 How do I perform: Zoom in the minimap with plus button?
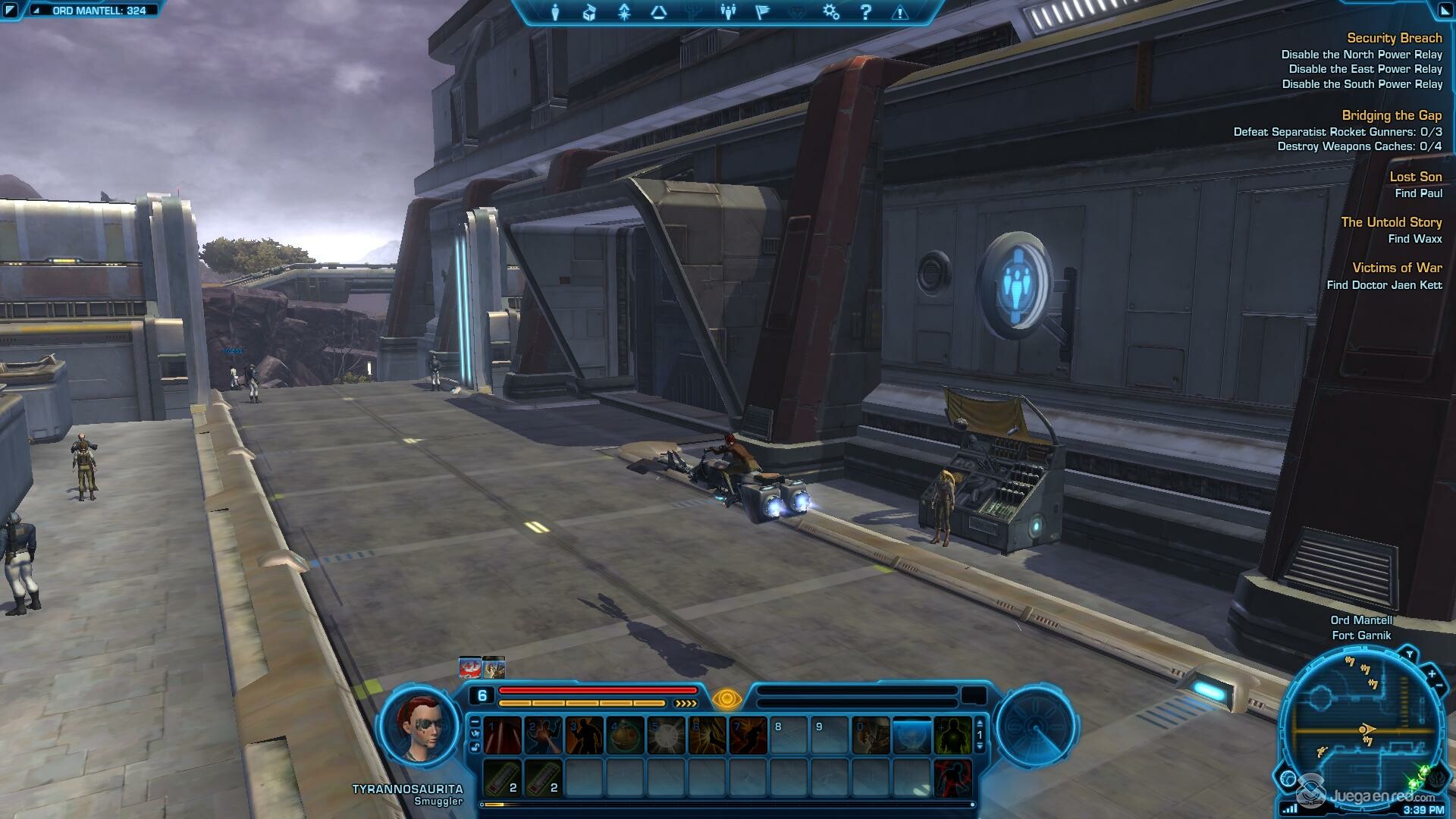[1432, 673]
